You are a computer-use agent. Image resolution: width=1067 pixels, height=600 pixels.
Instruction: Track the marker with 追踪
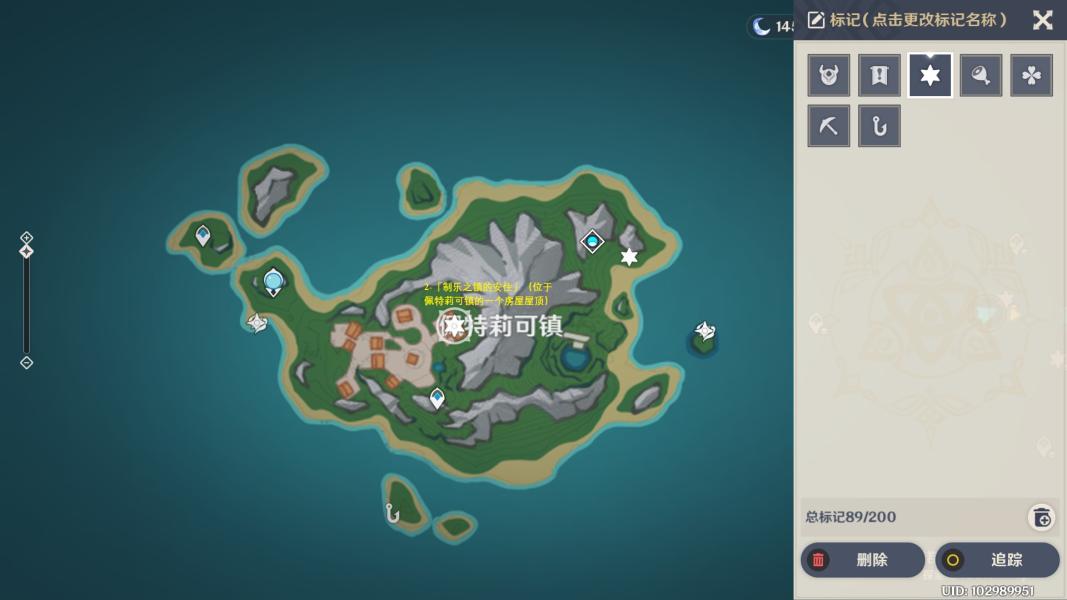pos(997,560)
